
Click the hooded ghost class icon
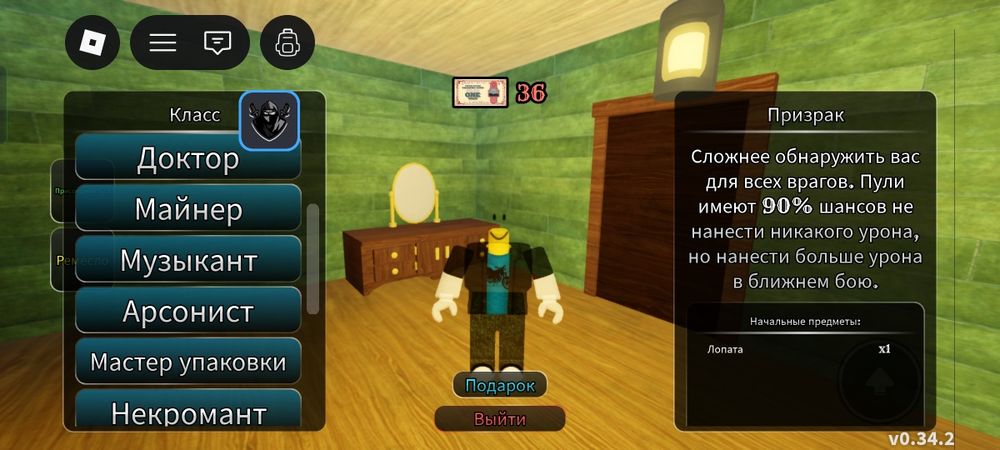tap(269, 121)
